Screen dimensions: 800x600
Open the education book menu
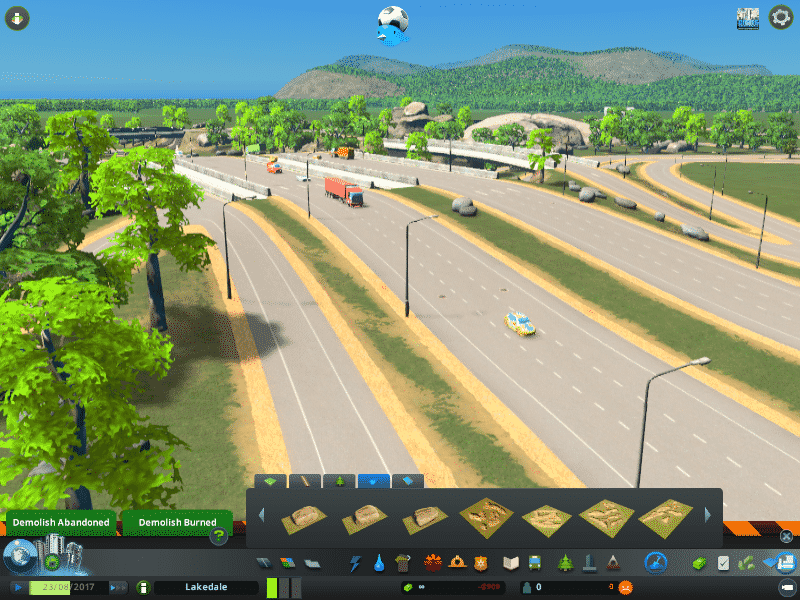pos(511,563)
